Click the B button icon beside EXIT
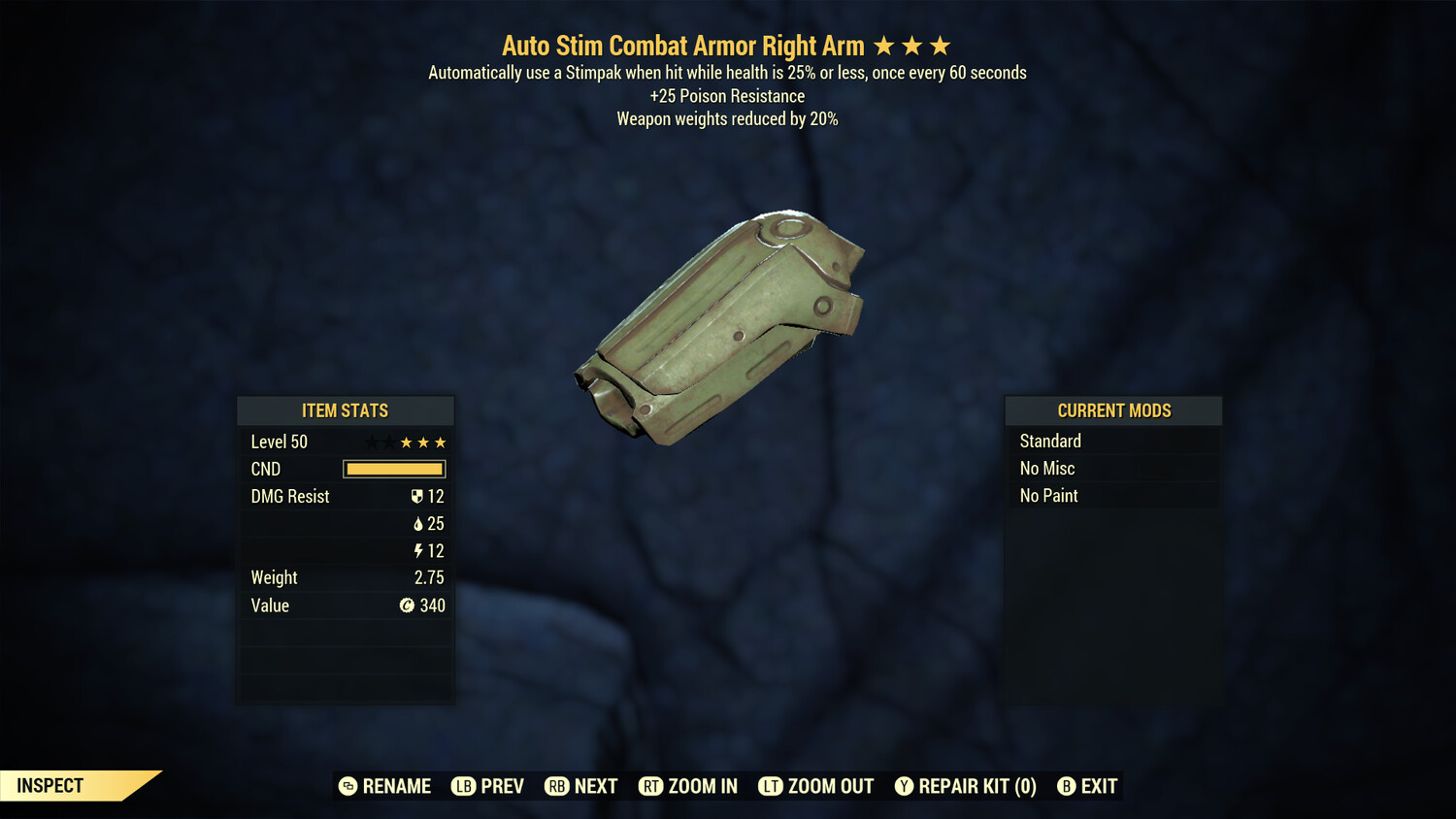Viewport: 1456px width, 819px height. [1068, 786]
